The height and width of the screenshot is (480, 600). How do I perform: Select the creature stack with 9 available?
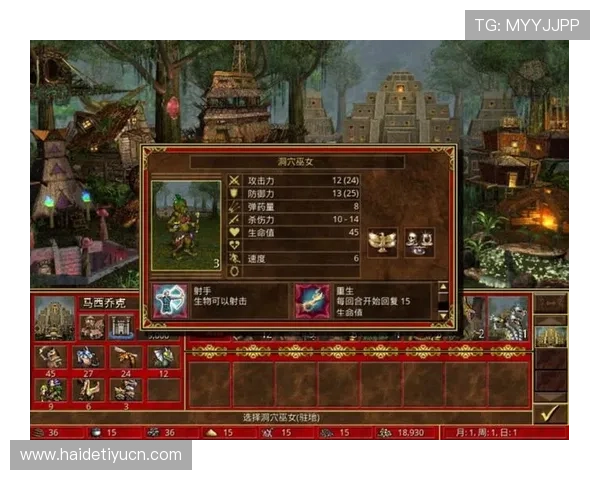click(x=49, y=388)
